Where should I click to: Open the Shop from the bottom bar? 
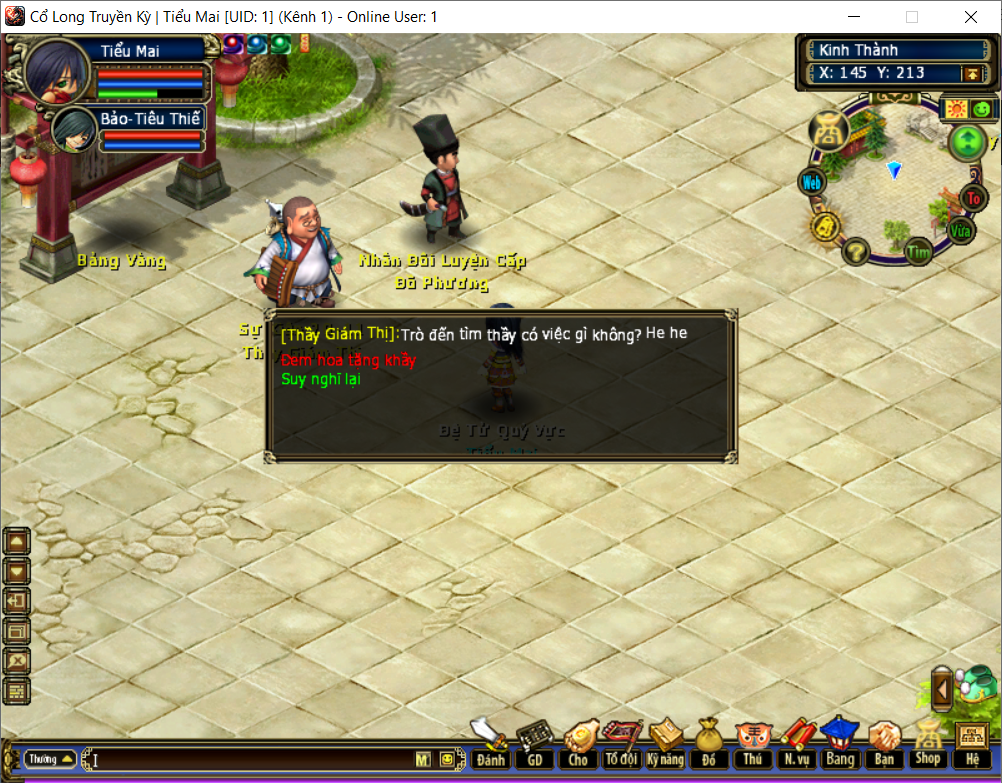(928, 745)
